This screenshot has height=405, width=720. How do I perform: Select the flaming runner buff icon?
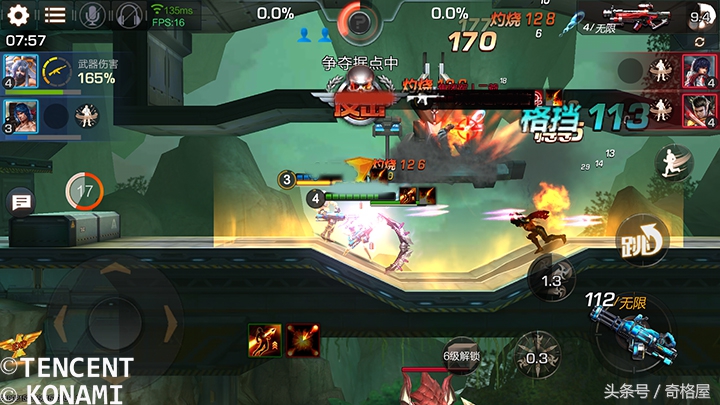[x=264, y=340]
